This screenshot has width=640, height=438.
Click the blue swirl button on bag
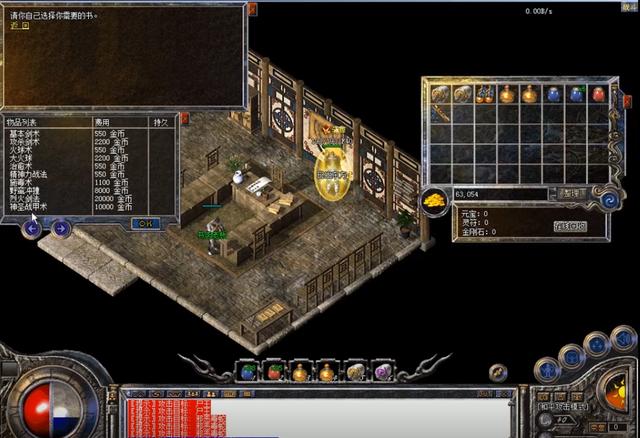point(606,199)
